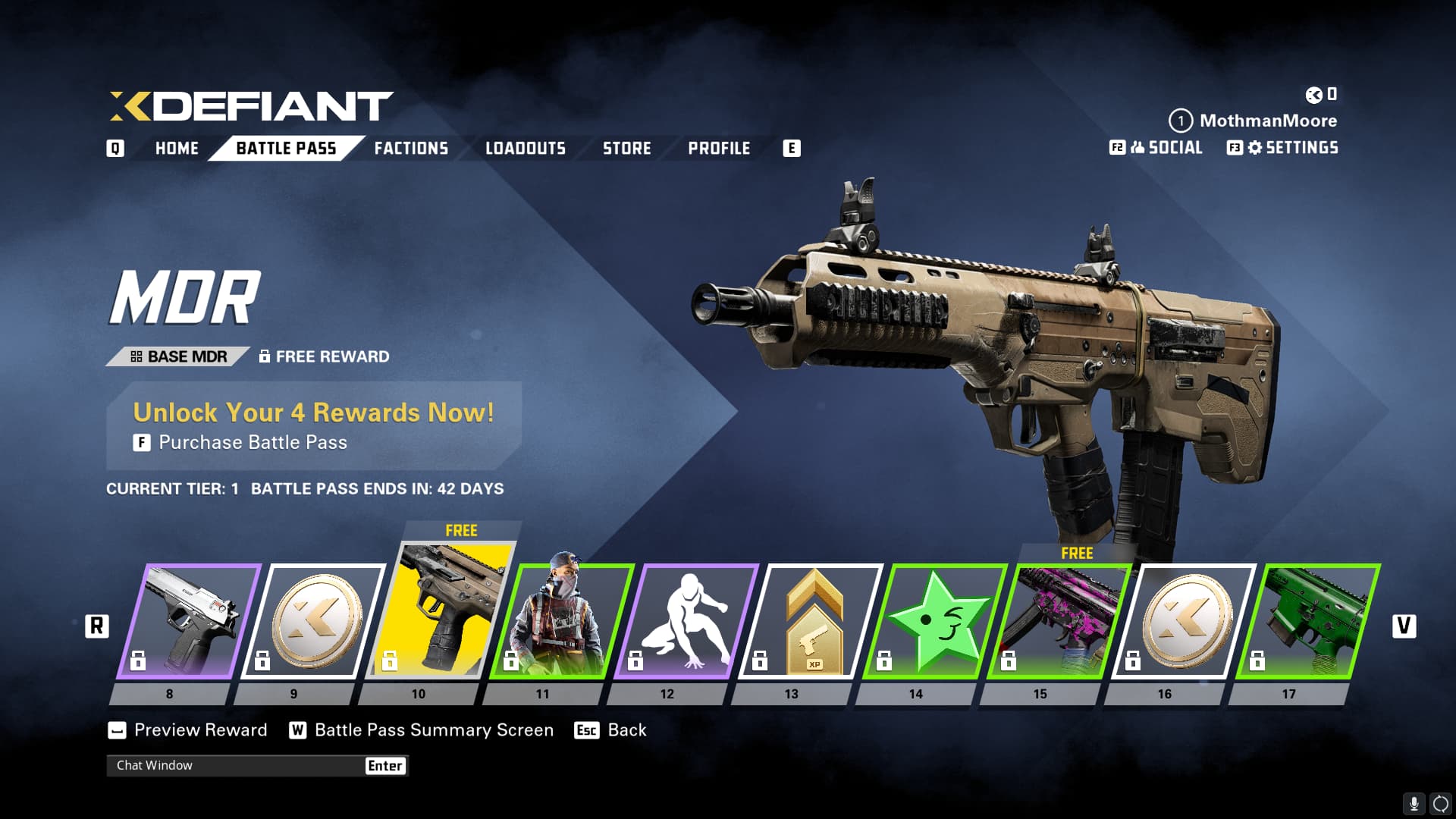The image size is (1456, 819).
Task: Select the tier 13 weapon XP booster
Action: (811, 622)
